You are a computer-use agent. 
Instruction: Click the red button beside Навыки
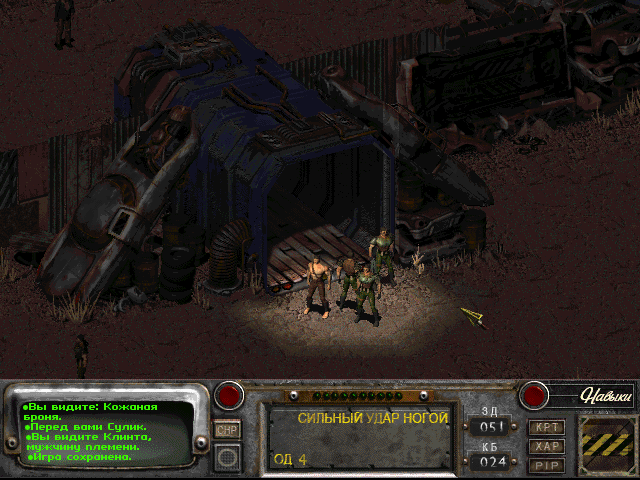click(534, 395)
